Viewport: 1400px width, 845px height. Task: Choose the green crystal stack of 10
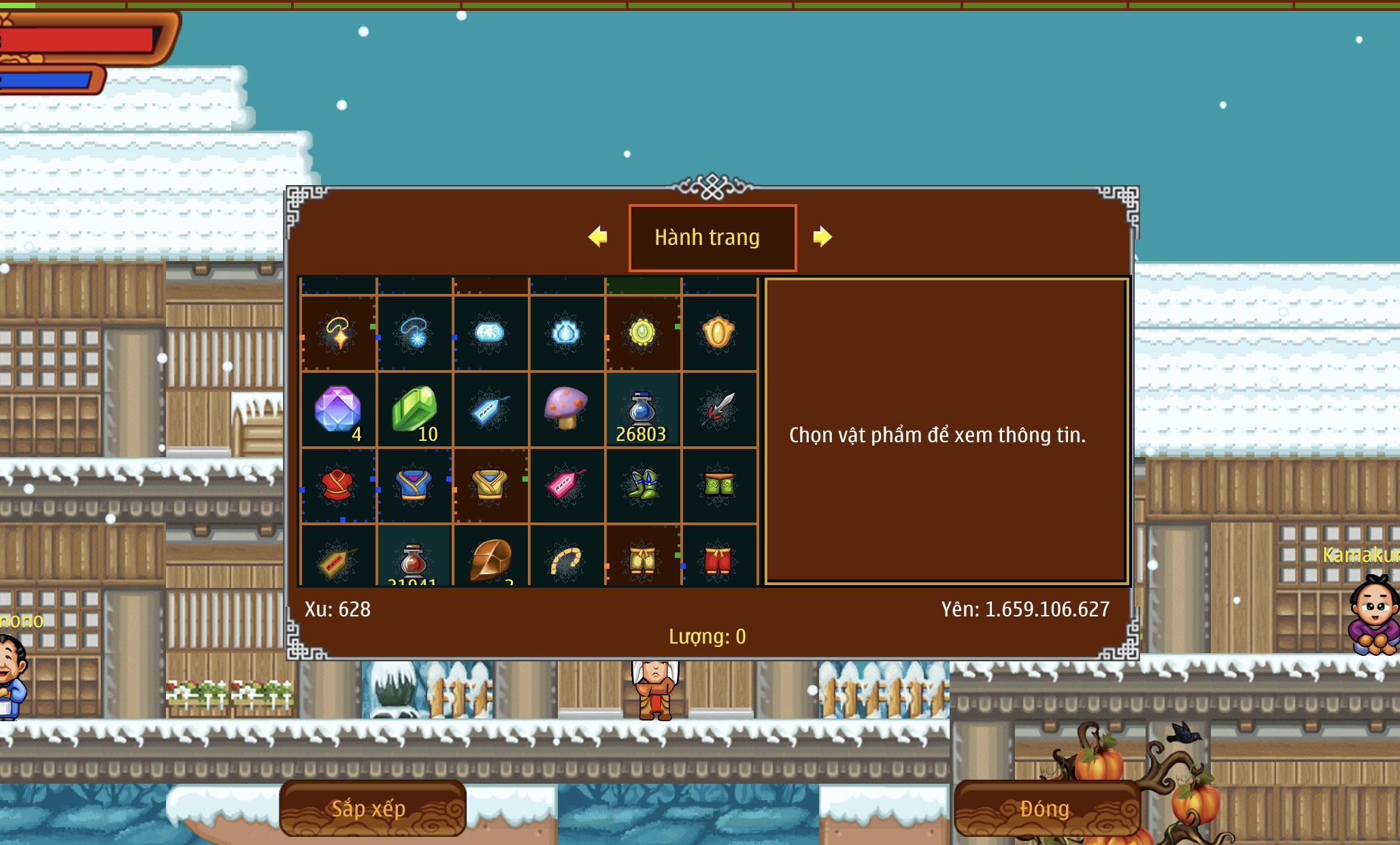click(414, 410)
